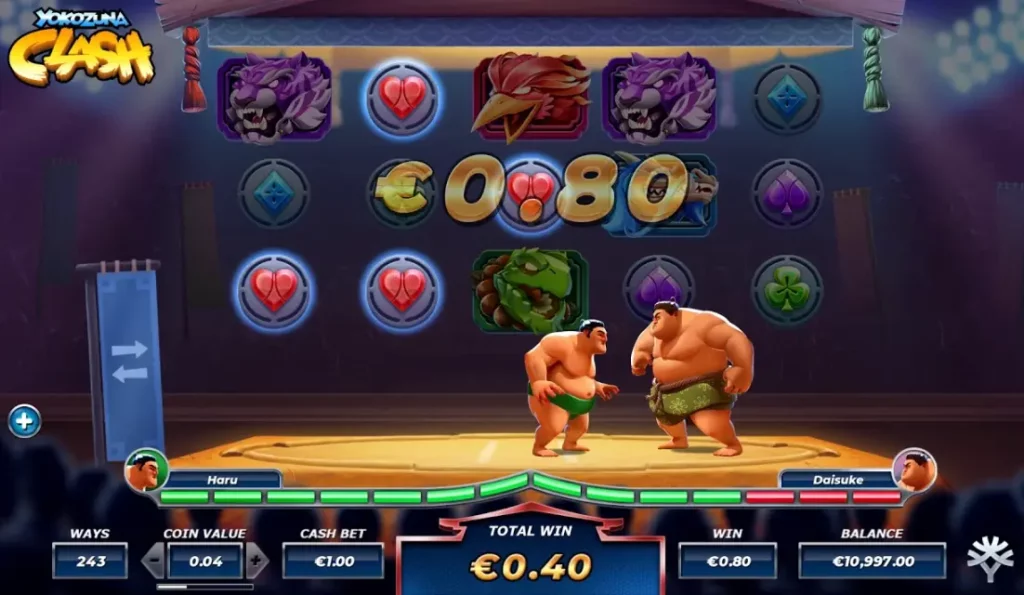Screen dimensions: 1024x595
Task: Click the Yggdrasil logo icon
Action: click(x=989, y=559)
